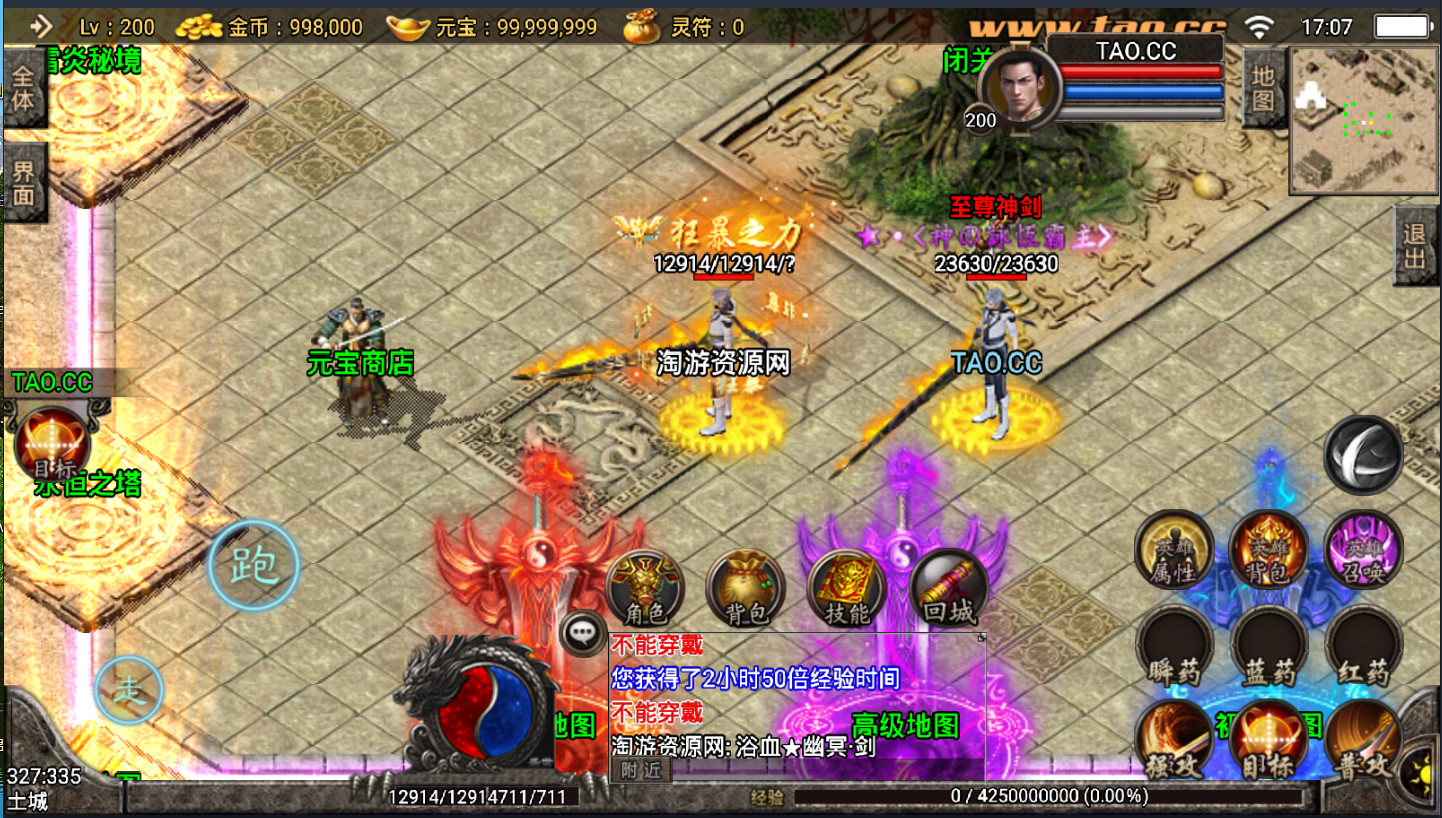
Task: Toggle the 走 walk button
Action: point(129,689)
